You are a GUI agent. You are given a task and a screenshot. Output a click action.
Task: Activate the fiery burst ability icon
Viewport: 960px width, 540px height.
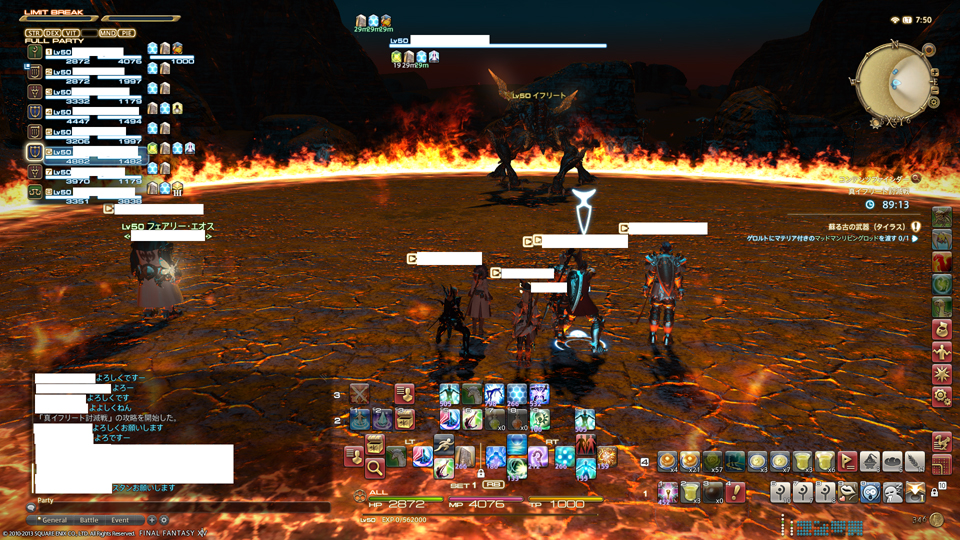click(607, 456)
